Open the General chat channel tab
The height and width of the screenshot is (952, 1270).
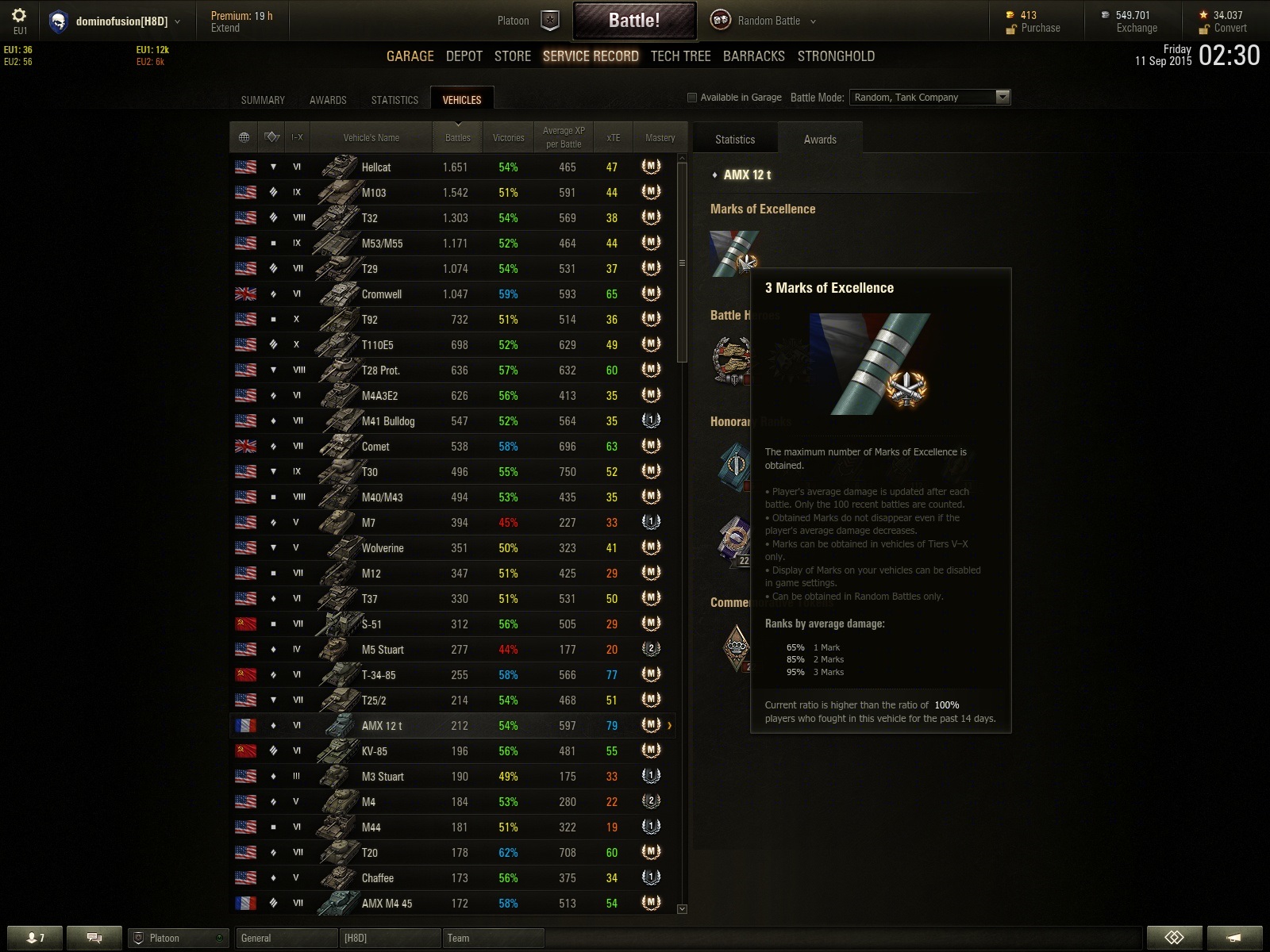[286, 938]
